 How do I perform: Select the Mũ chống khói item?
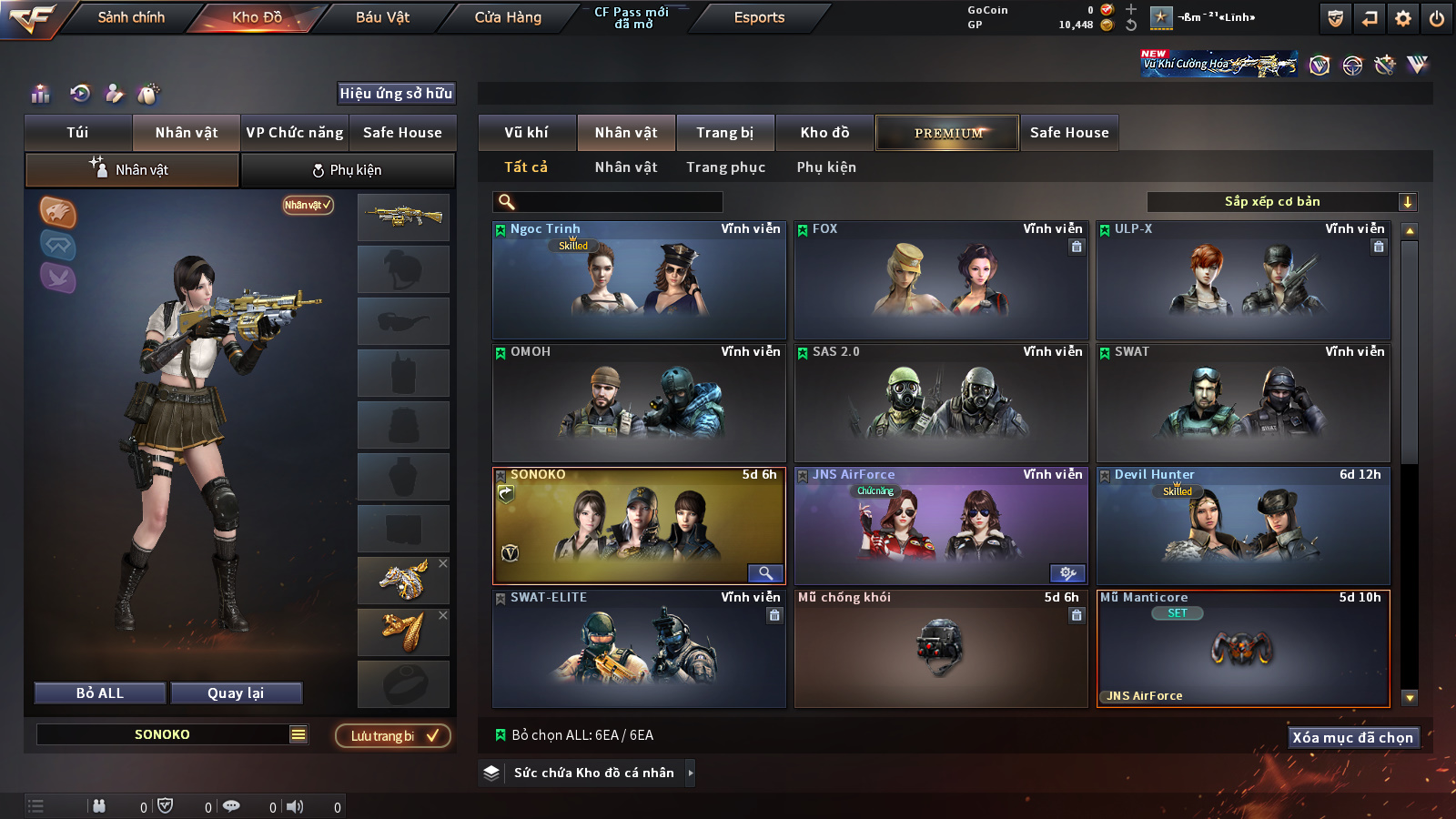tap(941, 649)
